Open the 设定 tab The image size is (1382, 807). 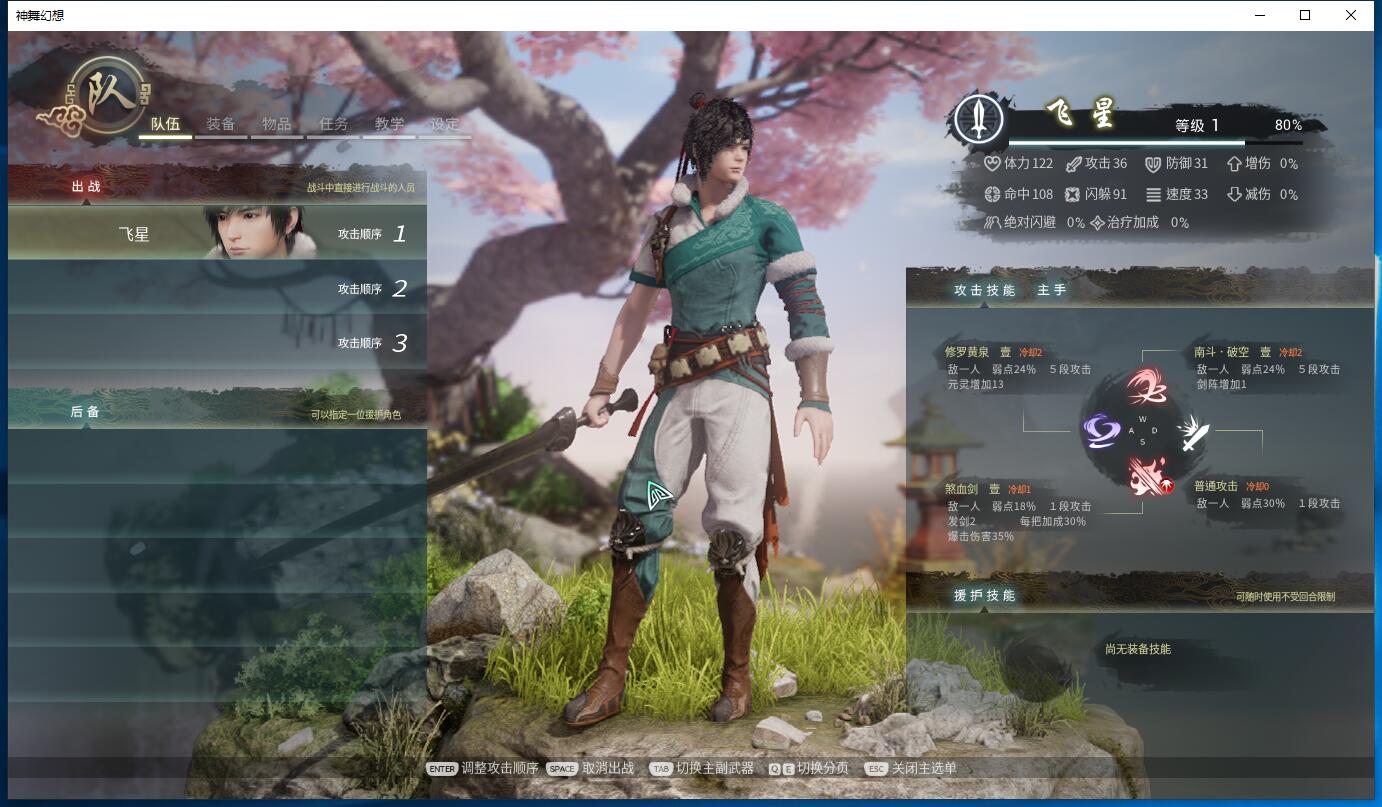(x=445, y=124)
